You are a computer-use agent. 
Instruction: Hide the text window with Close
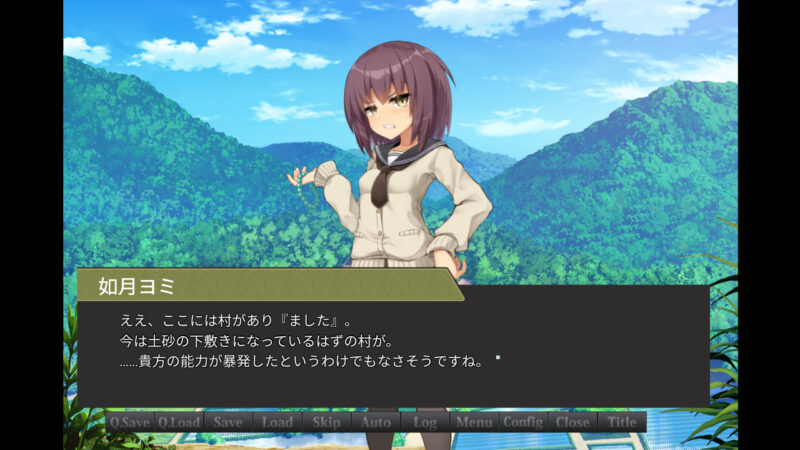pos(572,422)
